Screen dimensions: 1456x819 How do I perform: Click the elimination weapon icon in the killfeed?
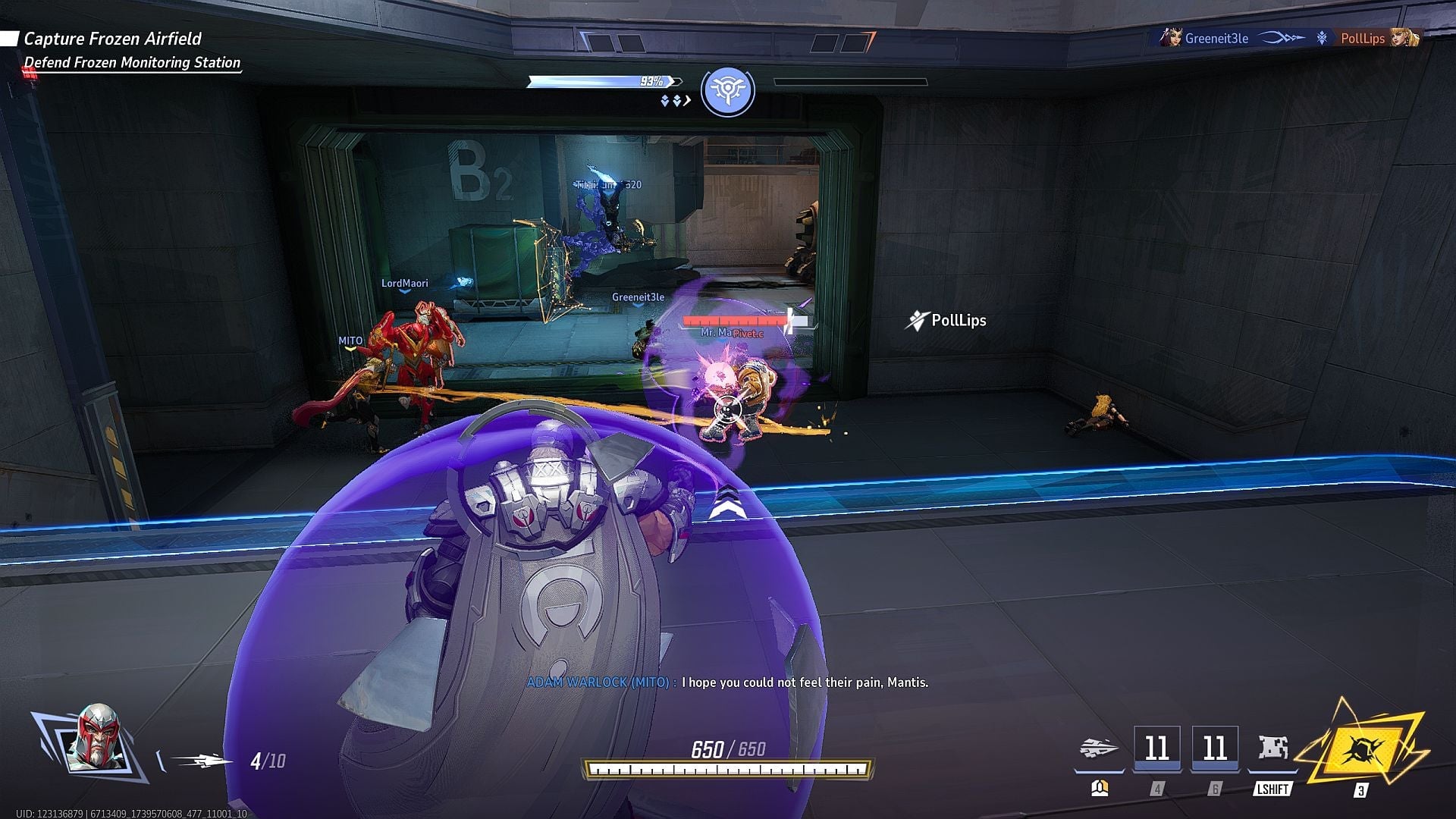[1282, 37]
